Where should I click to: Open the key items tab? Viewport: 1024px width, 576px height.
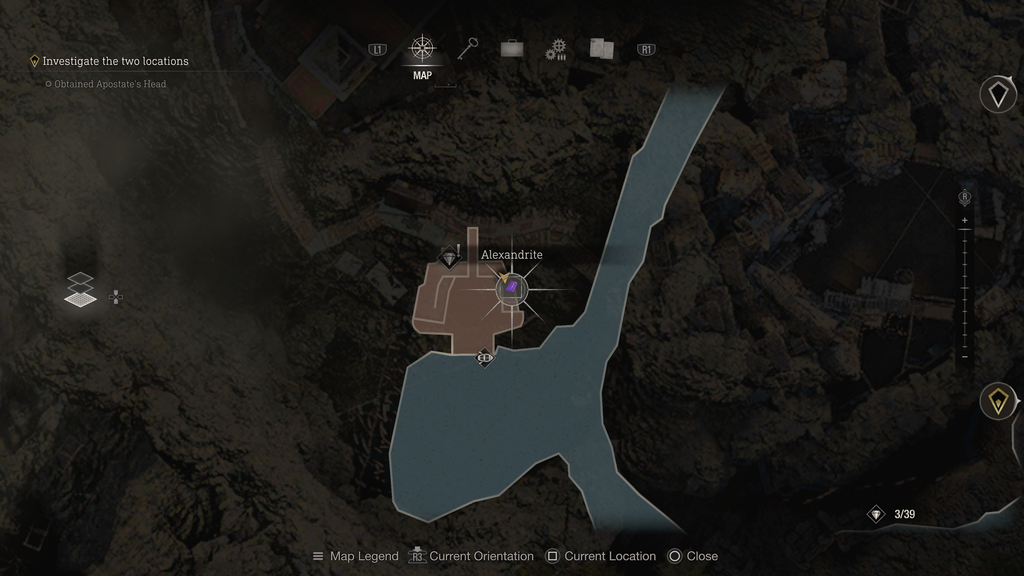click(468, 48)
